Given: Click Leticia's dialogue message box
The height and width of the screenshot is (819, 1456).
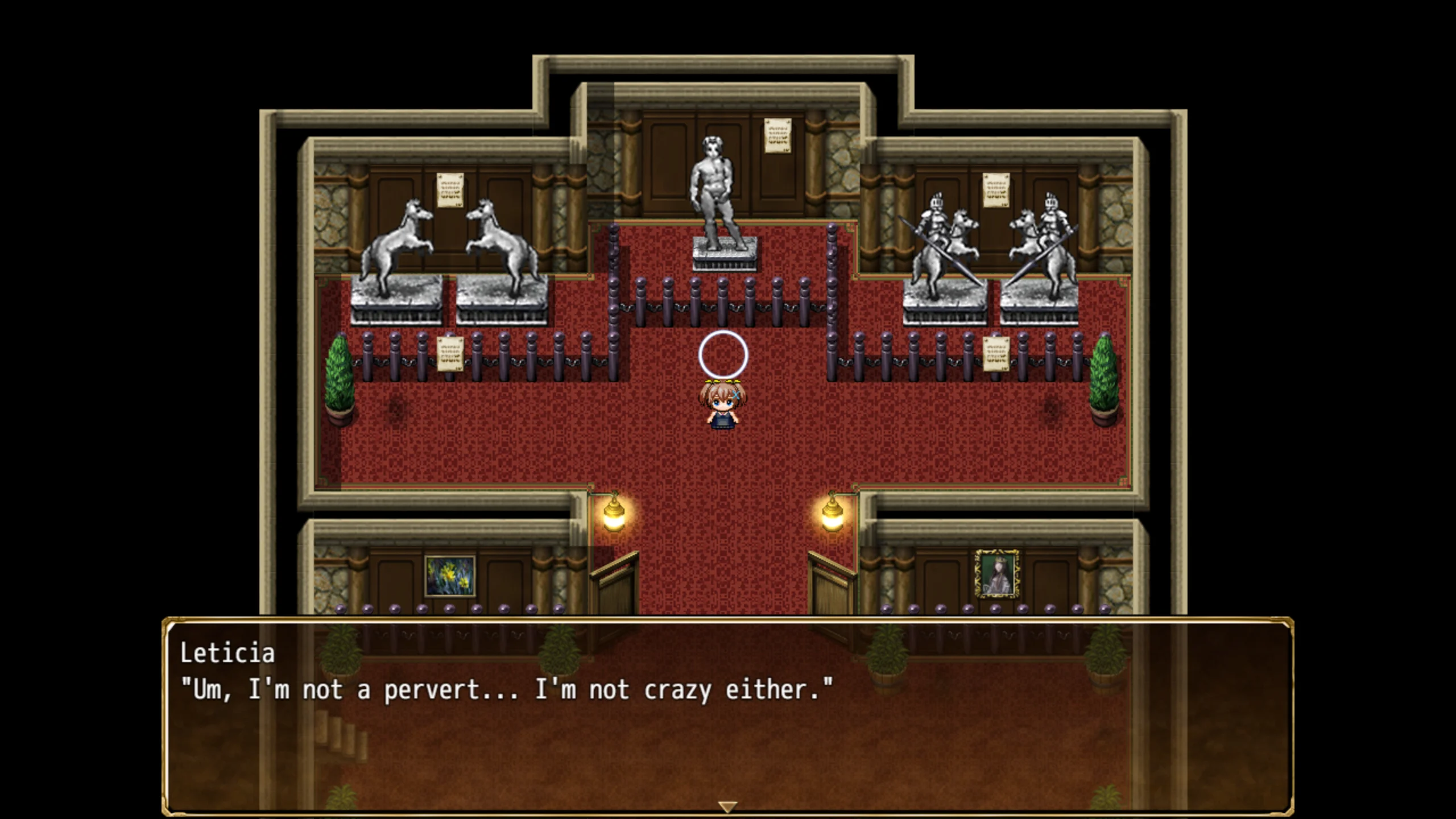Looking at the screenshot, I should pos(727,717).
